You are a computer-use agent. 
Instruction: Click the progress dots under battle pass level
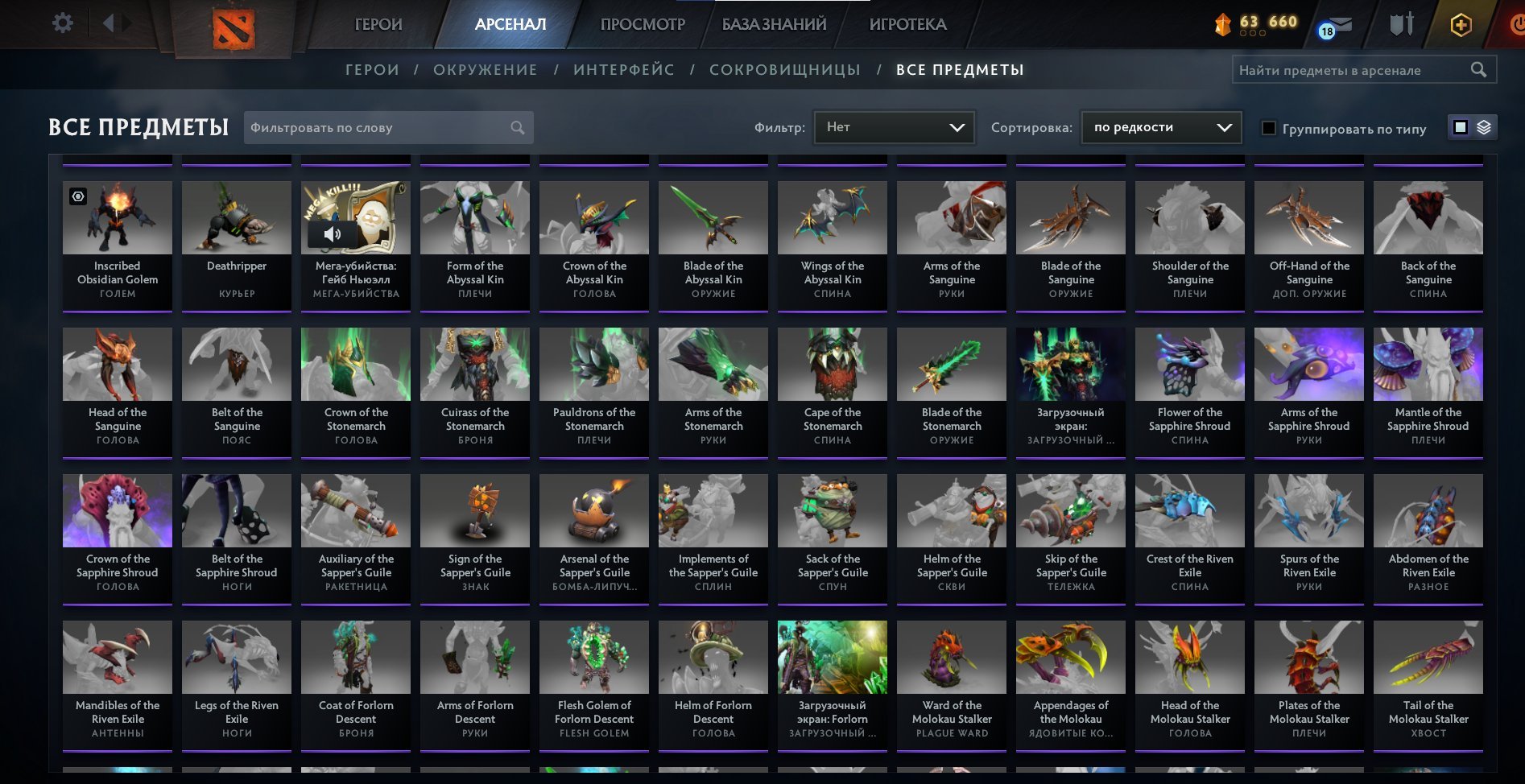[x=1253, y=33]
